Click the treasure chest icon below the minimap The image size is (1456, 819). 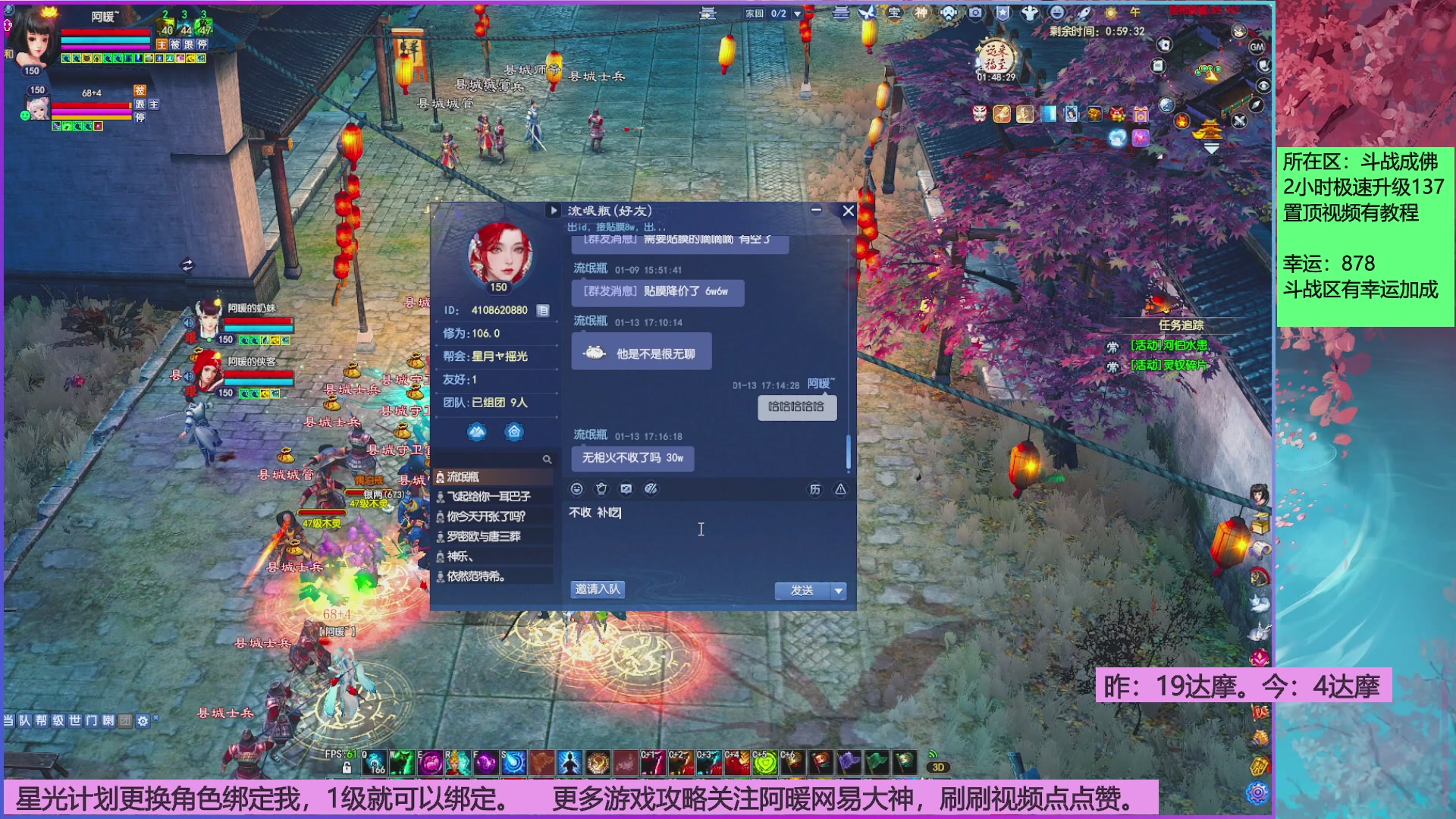1095,115
